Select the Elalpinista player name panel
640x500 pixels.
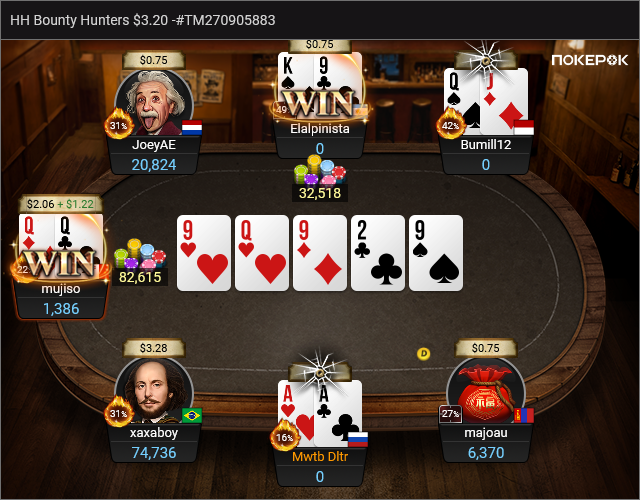pos(320,137)
